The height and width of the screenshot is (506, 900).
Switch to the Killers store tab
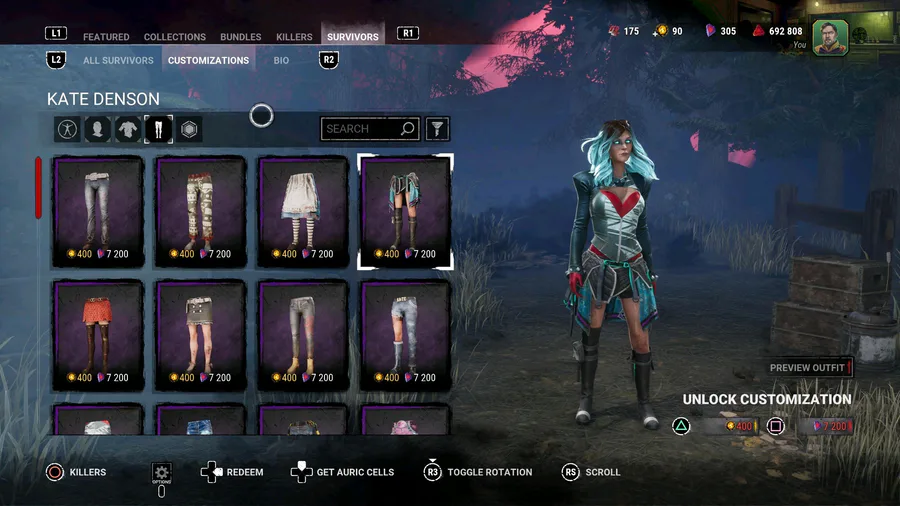coord(294,37)
